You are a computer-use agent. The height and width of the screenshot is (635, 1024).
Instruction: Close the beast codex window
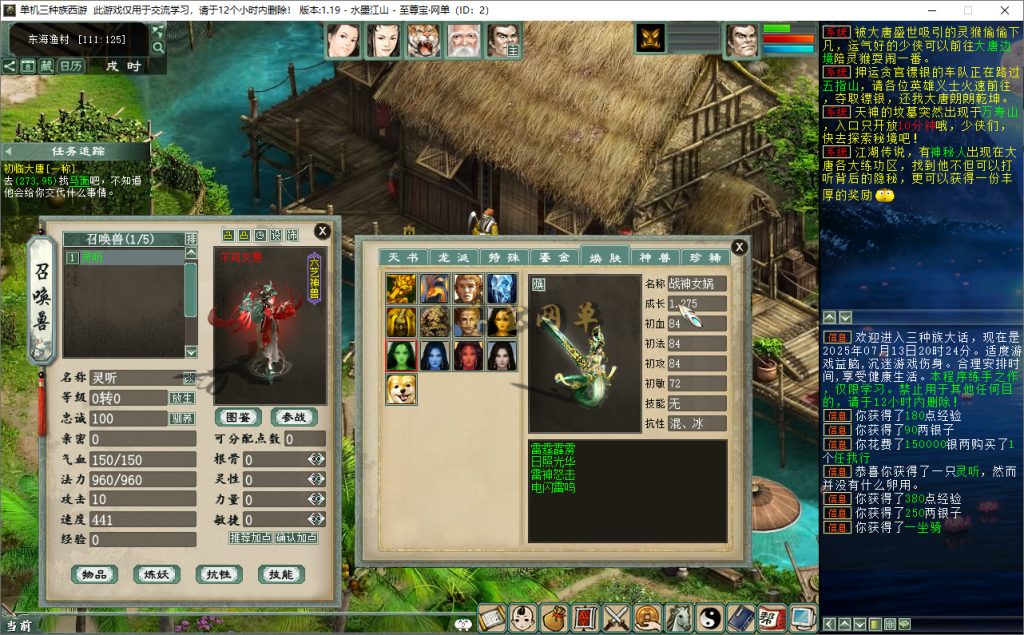tap(739, 247)
